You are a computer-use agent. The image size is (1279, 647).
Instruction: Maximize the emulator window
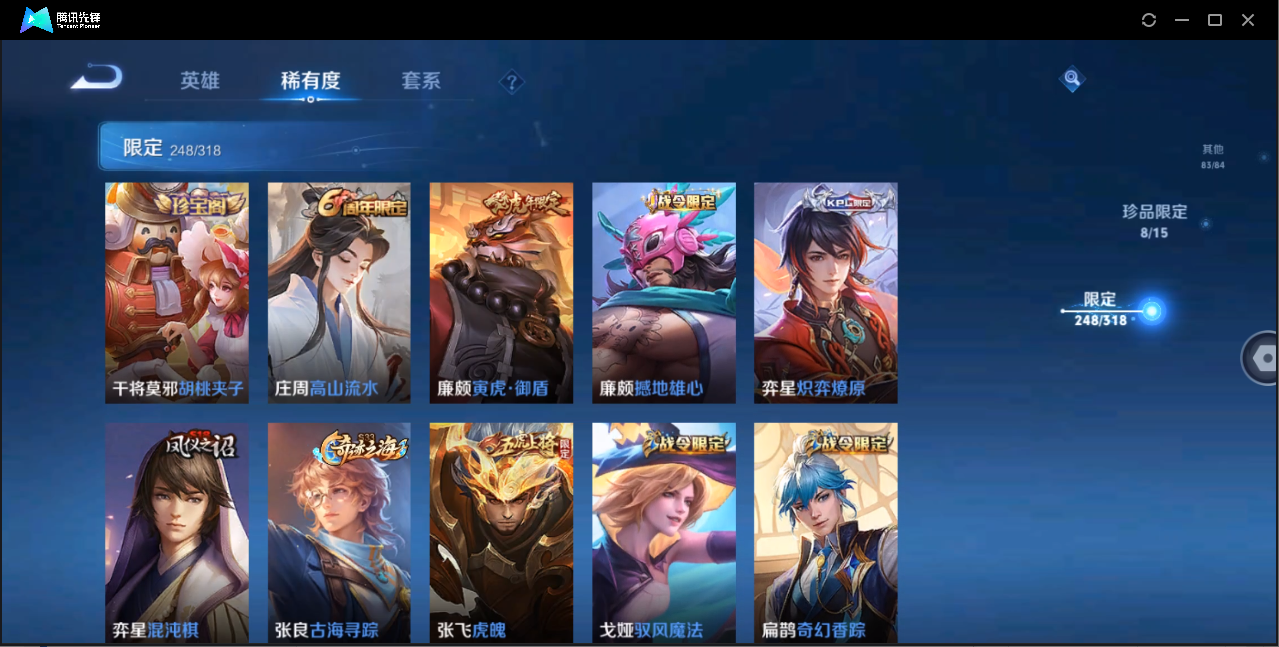click(1215, 20)
